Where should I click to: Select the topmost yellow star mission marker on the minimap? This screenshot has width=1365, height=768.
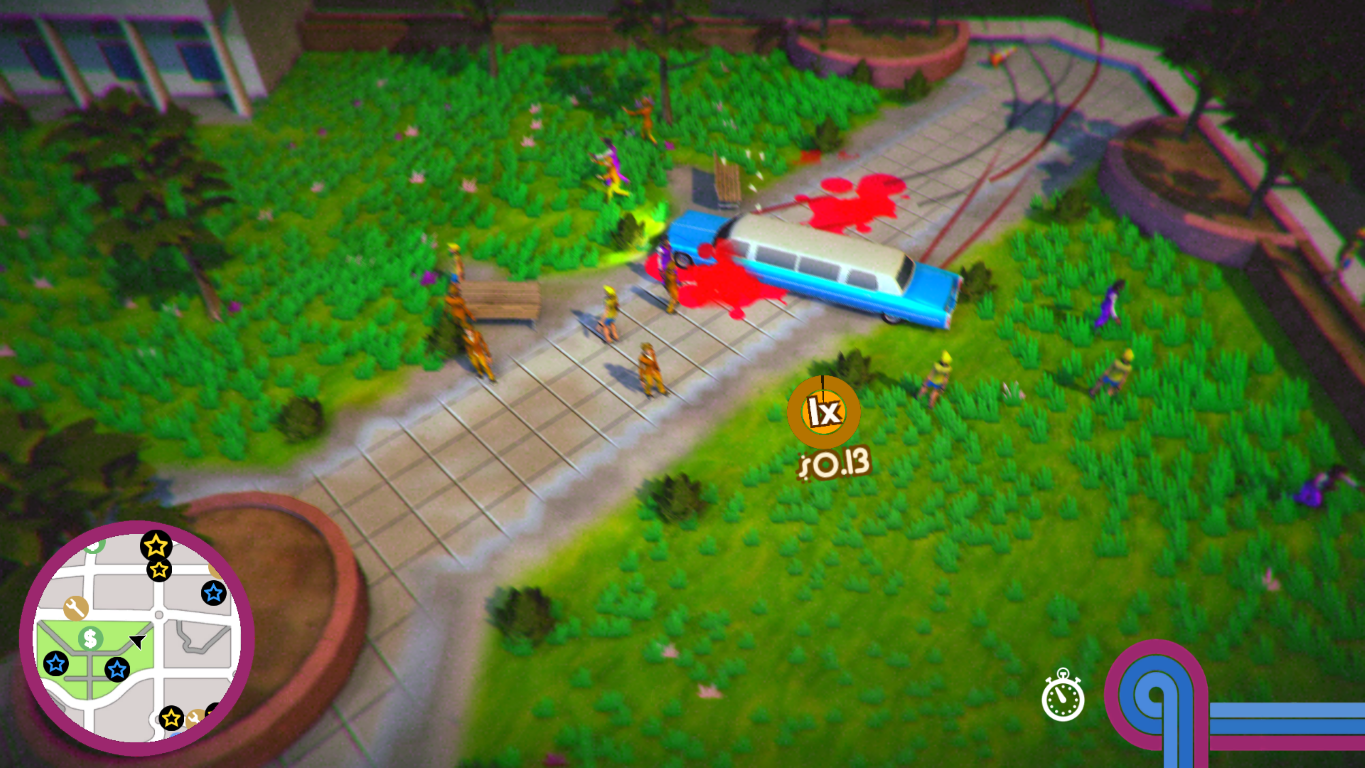155,546
